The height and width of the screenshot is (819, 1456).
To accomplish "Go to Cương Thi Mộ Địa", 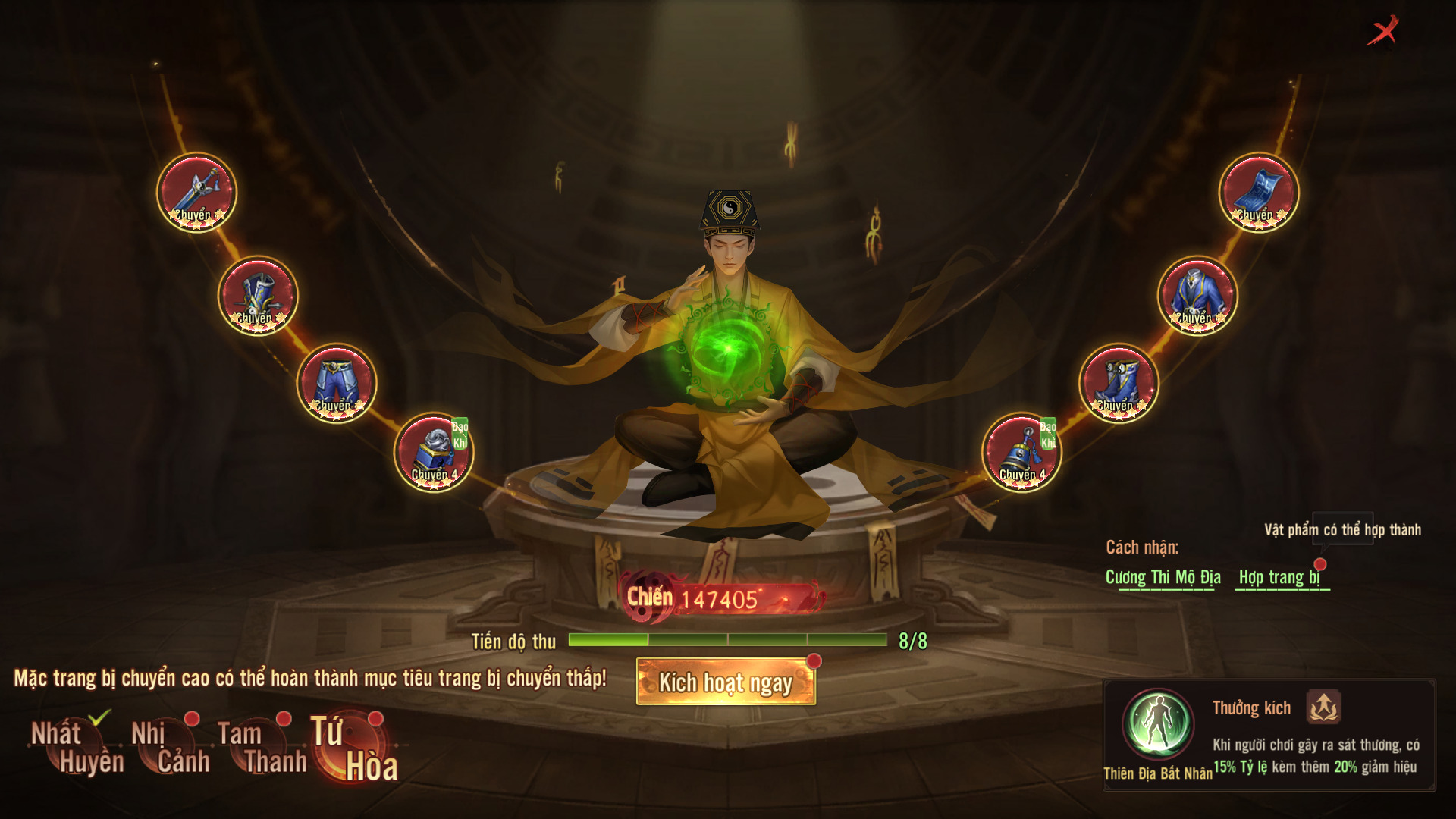I will (x=1163, y=578).
